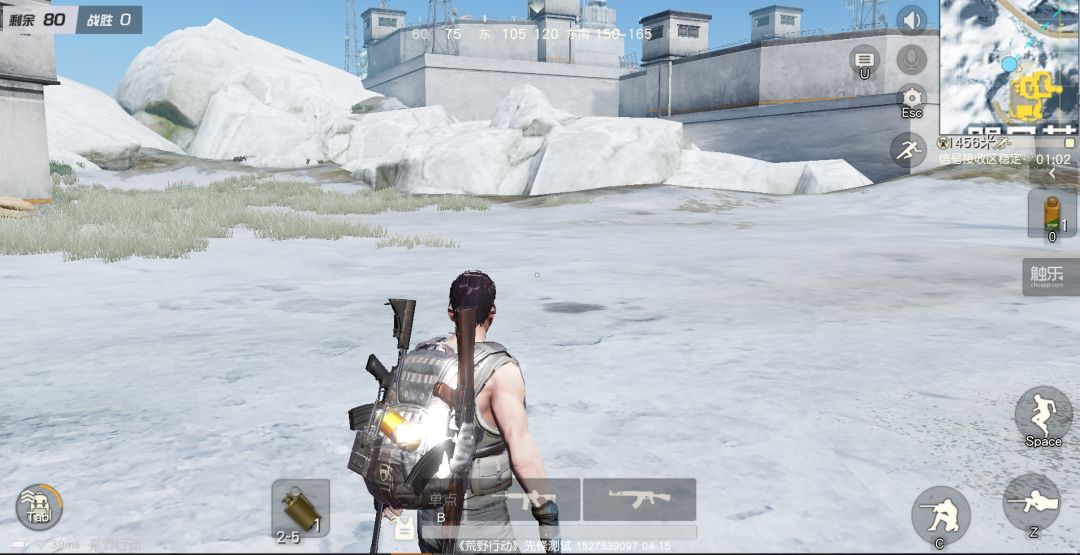Toggle the microphone voice button
1080x555 pixels.
pos(911,59)
